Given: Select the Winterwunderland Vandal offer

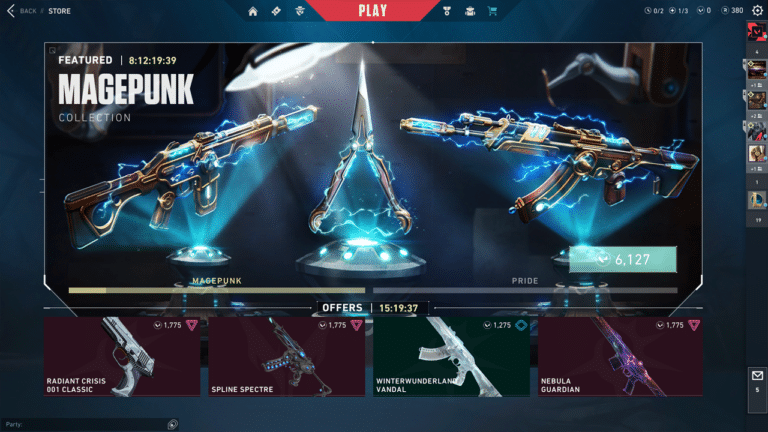Looking at the screenshot, I should click(451, 356).
